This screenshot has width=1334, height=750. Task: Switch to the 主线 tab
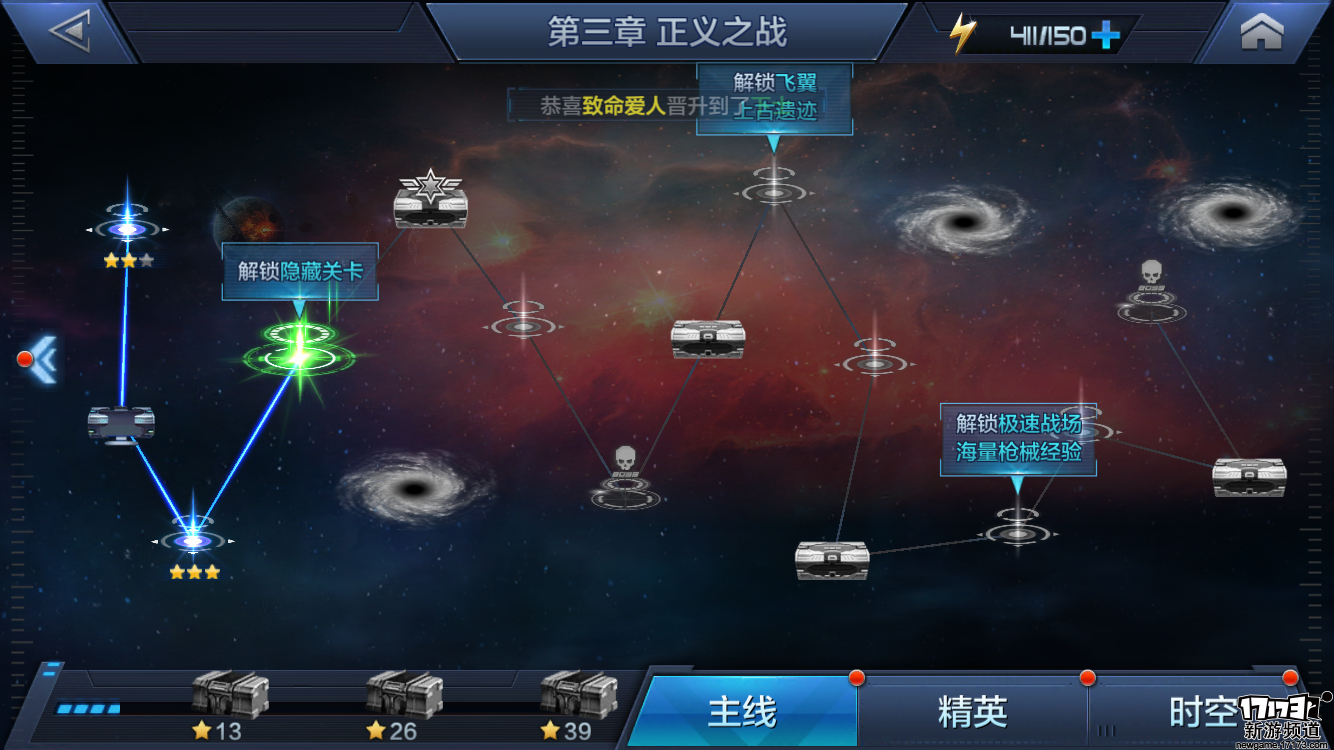coord(742,712)
